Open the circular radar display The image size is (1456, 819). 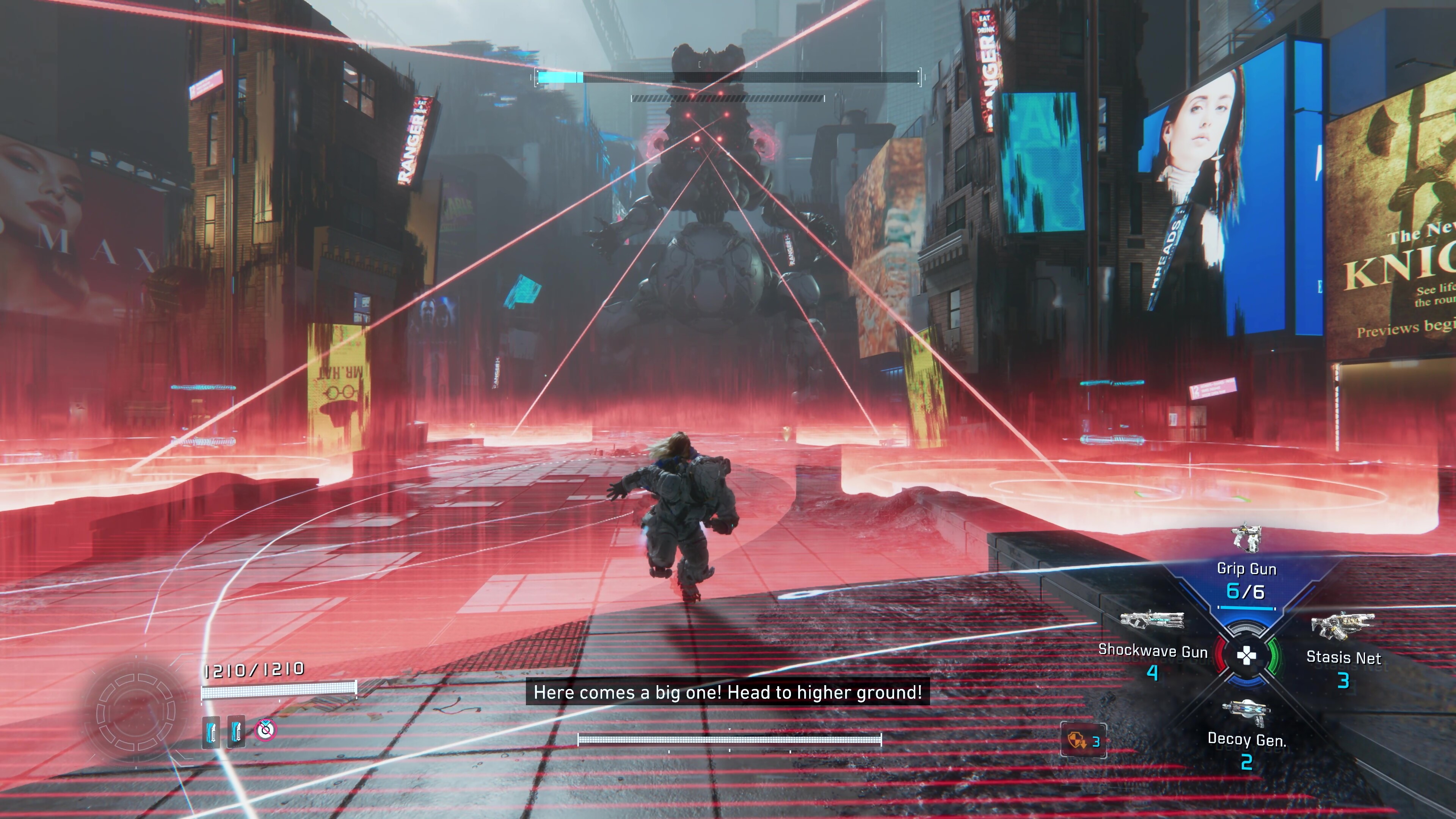(136, 712)
